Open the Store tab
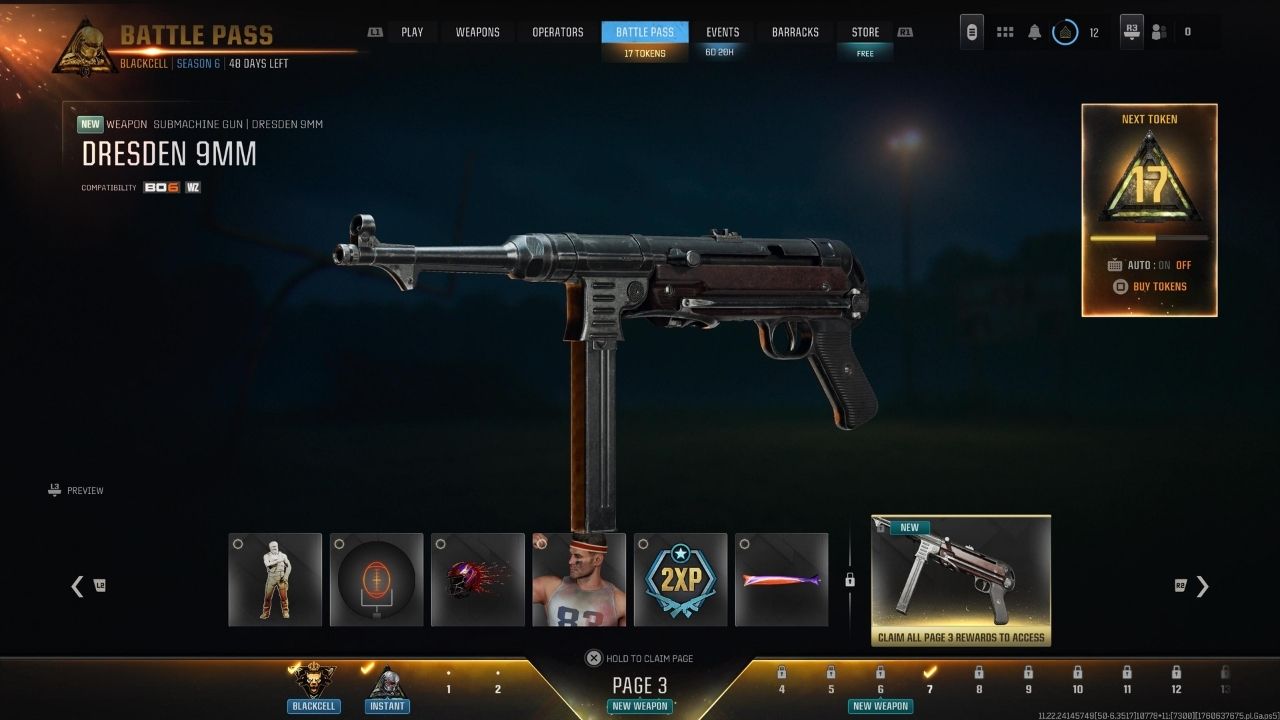This screenshot has height=720, width=1280. [865, 32]
